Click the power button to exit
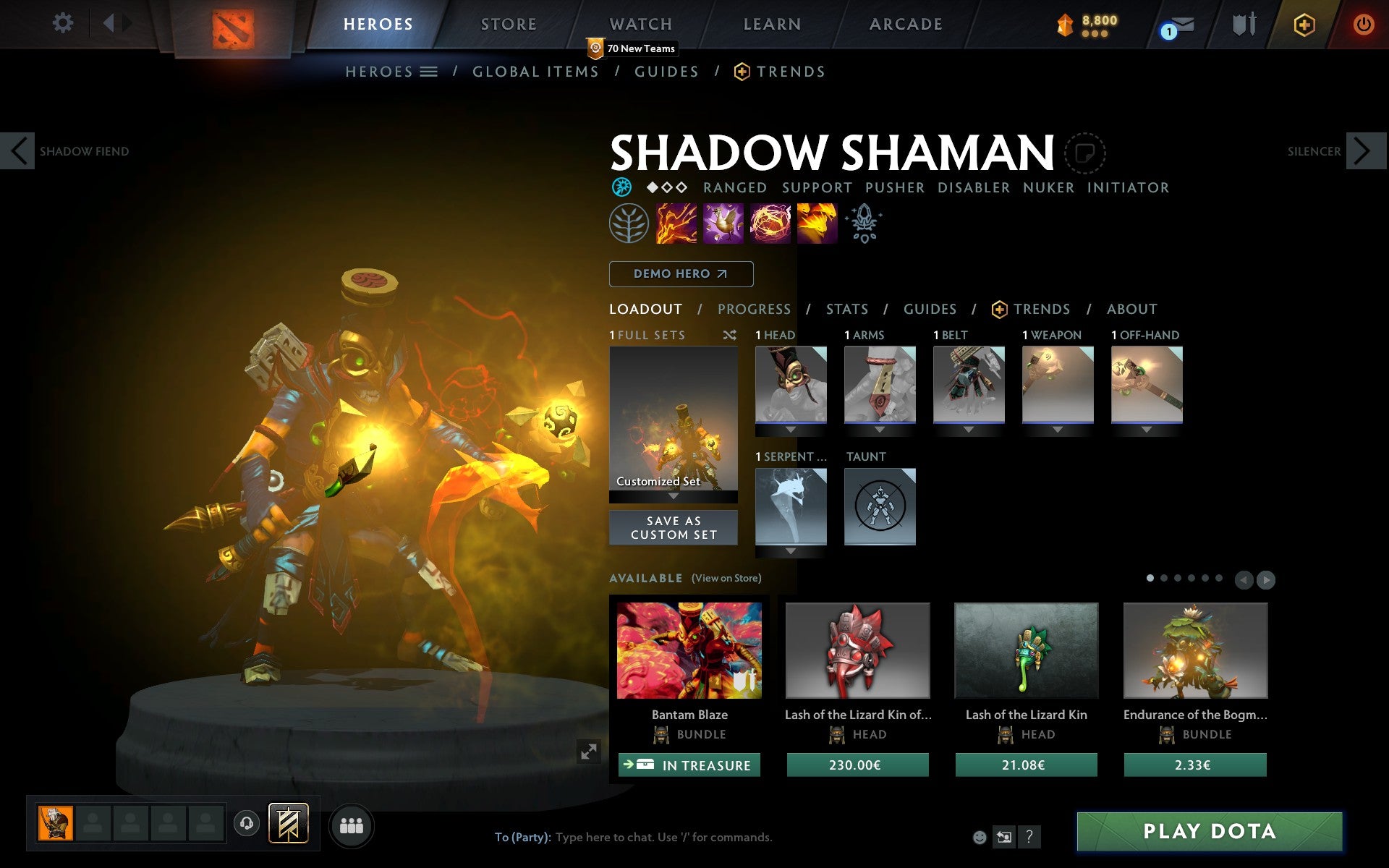 (1363, 23)
